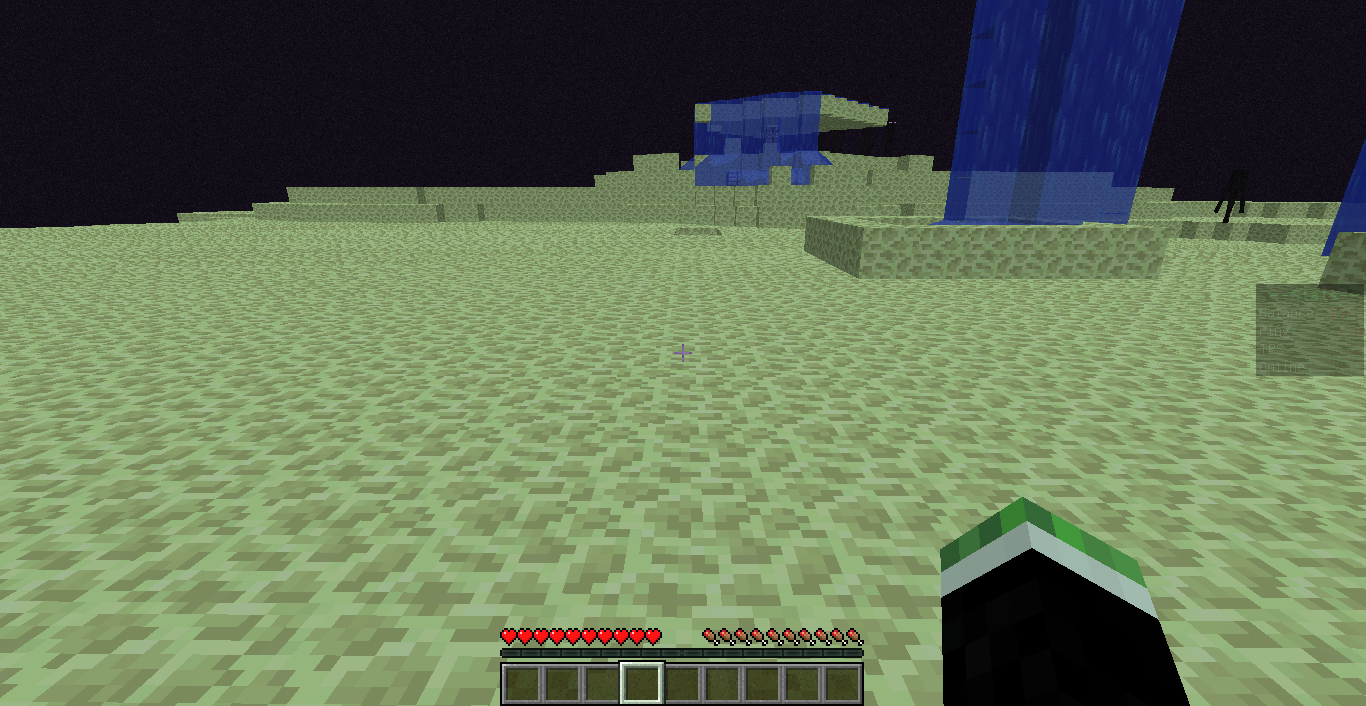1366x706 pixels.
Task: Select the highlighted hotbar slot
Action: click(x=641, y=684)
